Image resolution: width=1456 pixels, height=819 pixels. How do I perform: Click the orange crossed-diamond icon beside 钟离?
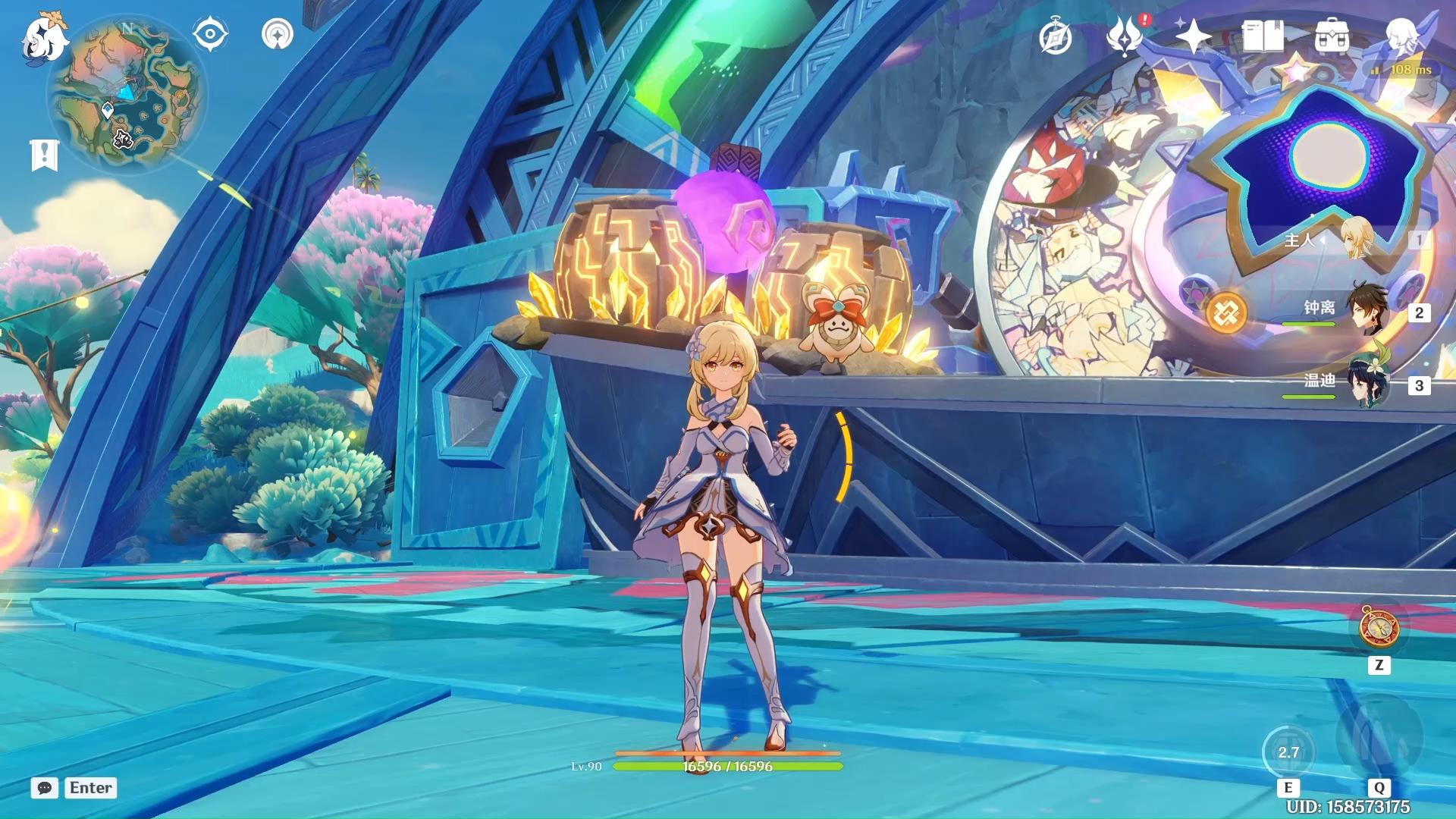[x=1226, y=312]
